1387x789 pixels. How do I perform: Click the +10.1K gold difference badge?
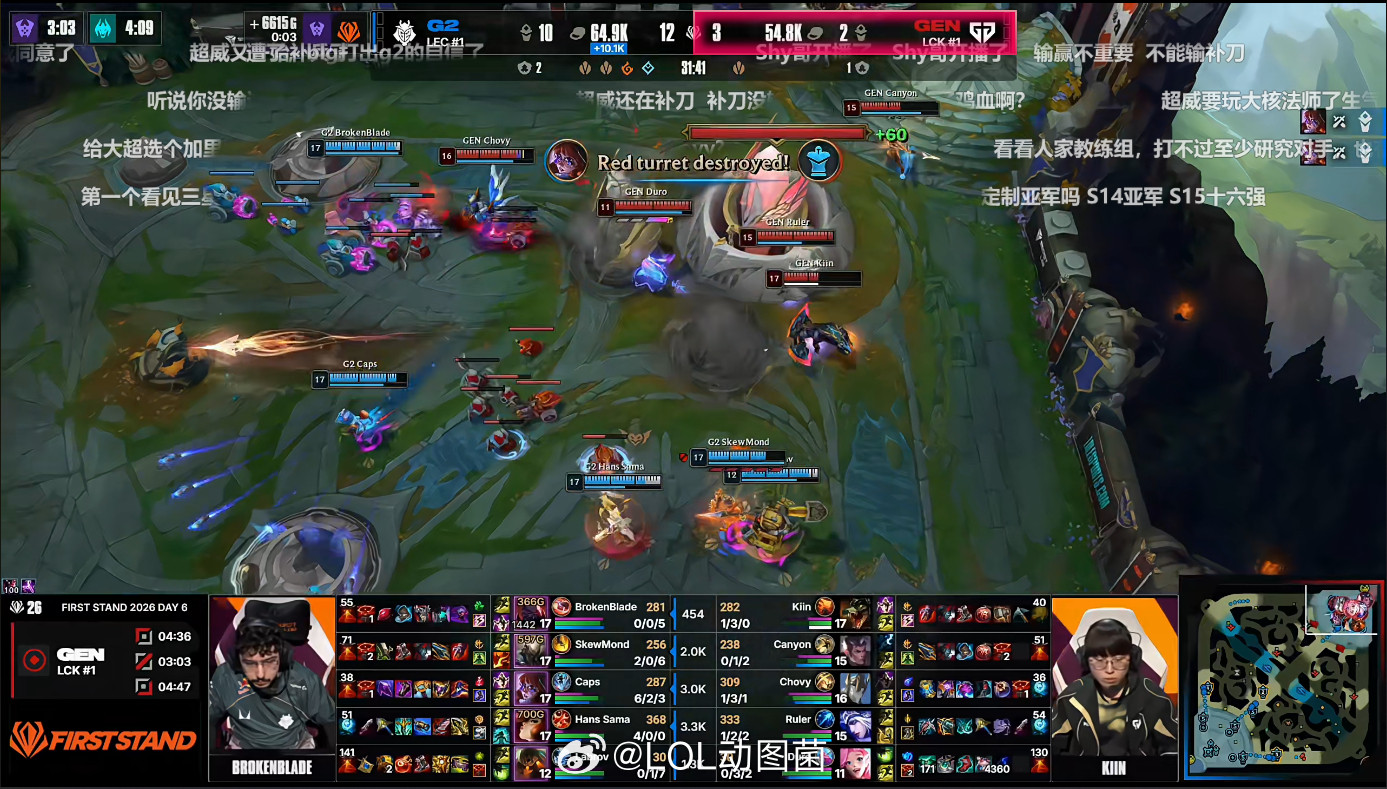tap(609, 46)
